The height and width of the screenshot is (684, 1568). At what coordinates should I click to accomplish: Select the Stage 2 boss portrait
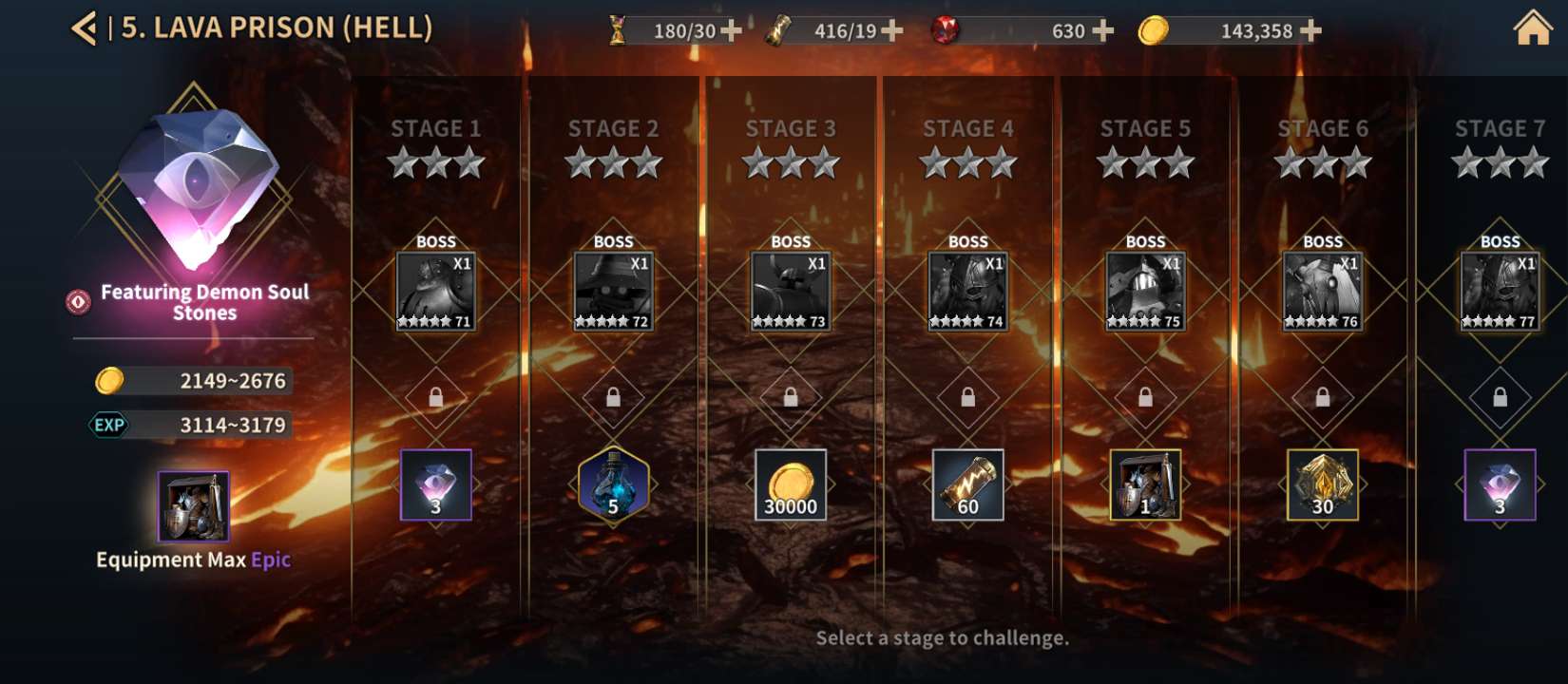pos(613,291)
